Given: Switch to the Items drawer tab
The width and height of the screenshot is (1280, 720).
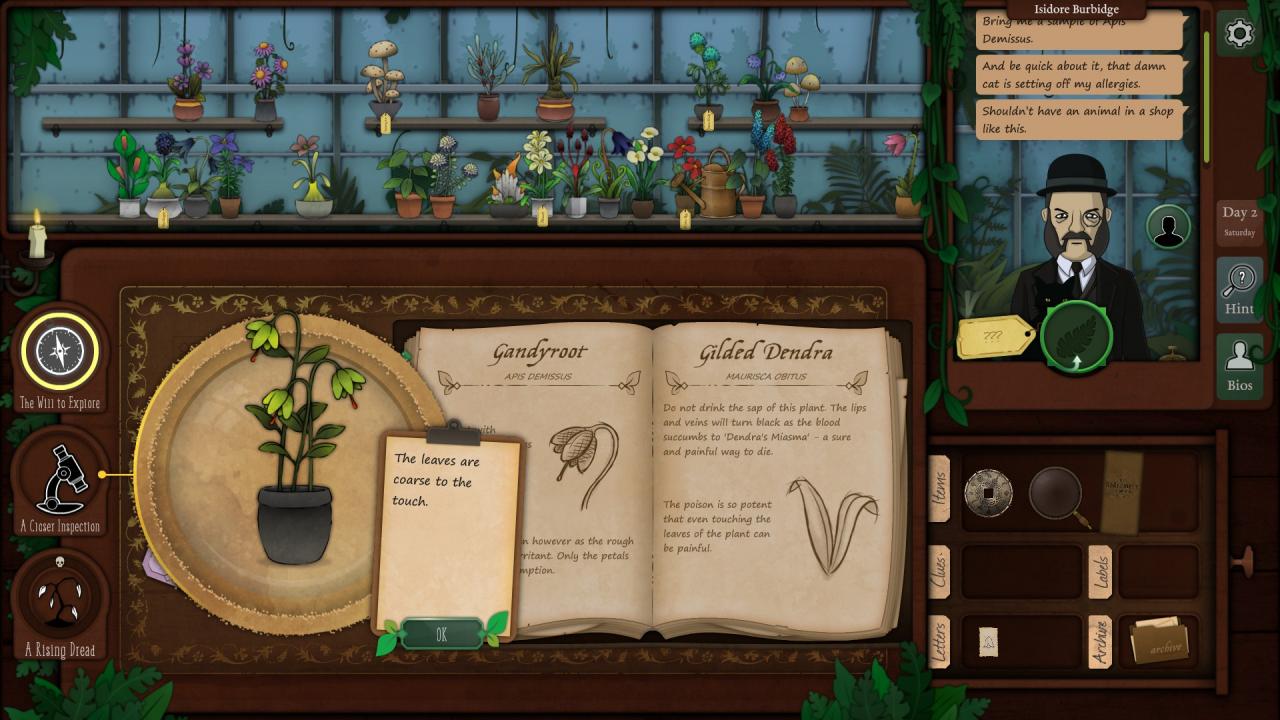Looking at the screenshot, I should point(940,489).
